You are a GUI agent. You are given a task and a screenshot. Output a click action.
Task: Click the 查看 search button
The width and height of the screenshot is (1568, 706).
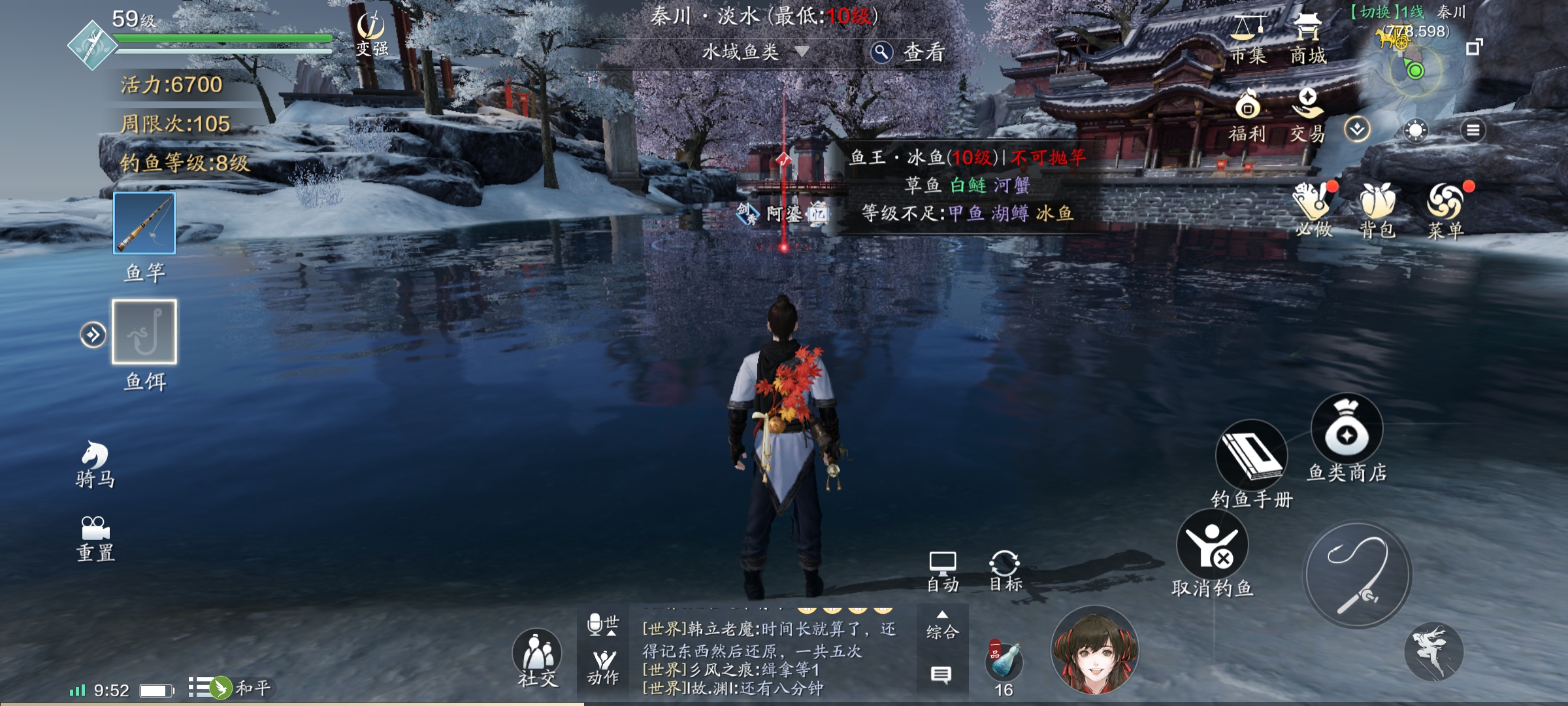[909, 52]
